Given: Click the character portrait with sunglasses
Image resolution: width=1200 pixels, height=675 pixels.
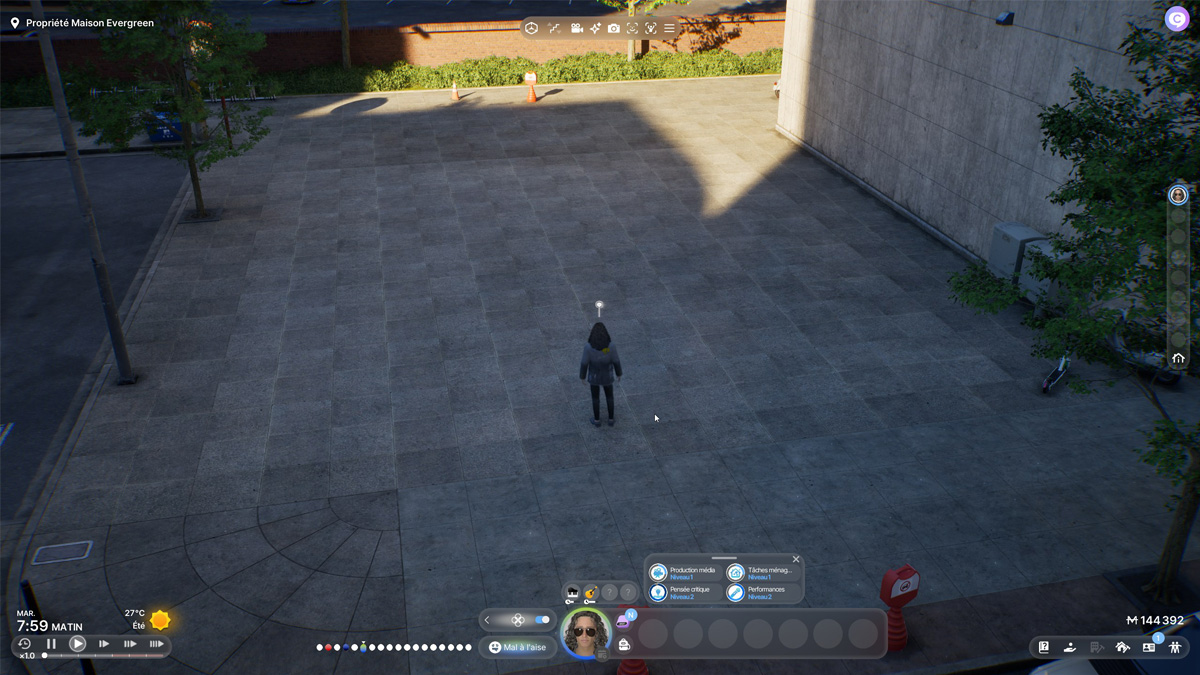Looking at the screenshot, I should (586, 632).
